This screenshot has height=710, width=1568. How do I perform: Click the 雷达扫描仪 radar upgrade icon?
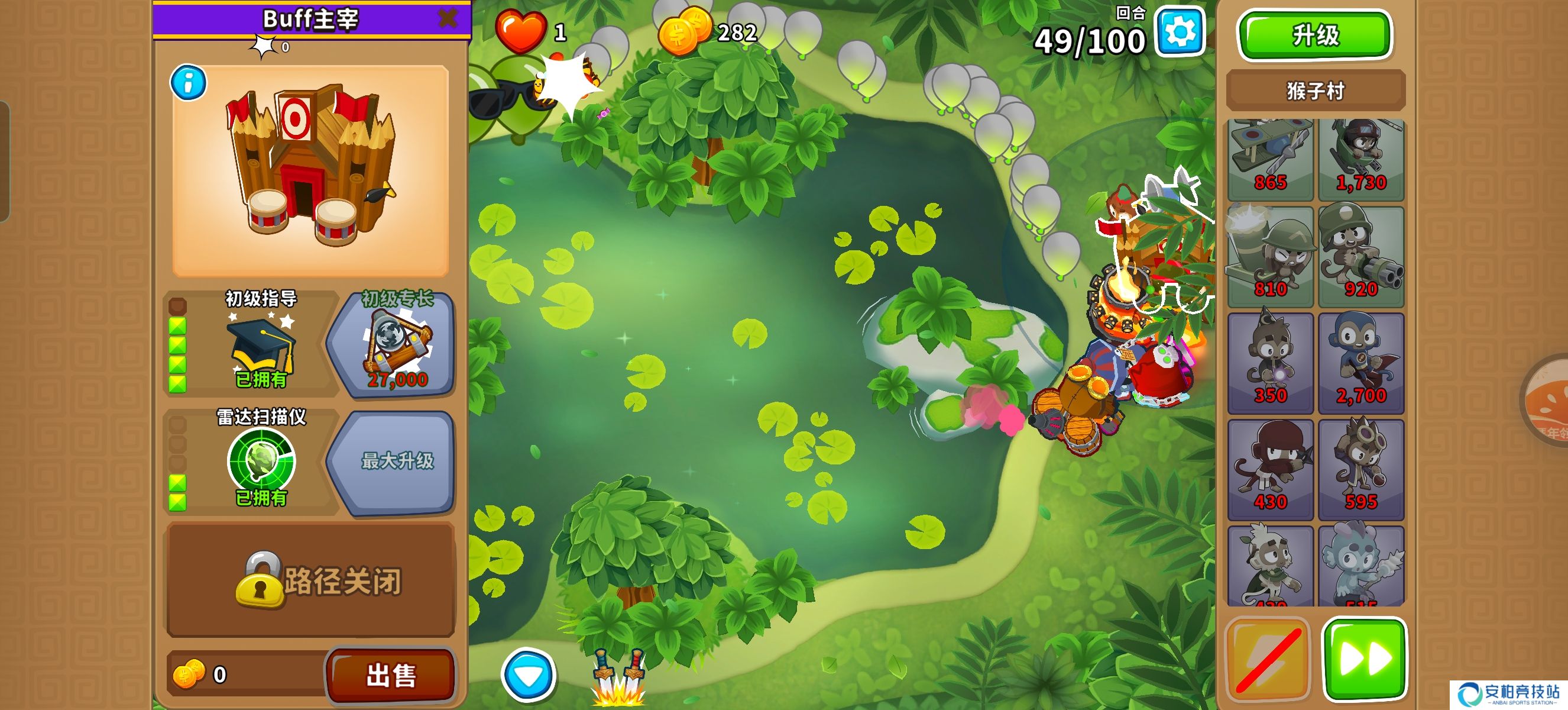[261, 461]
